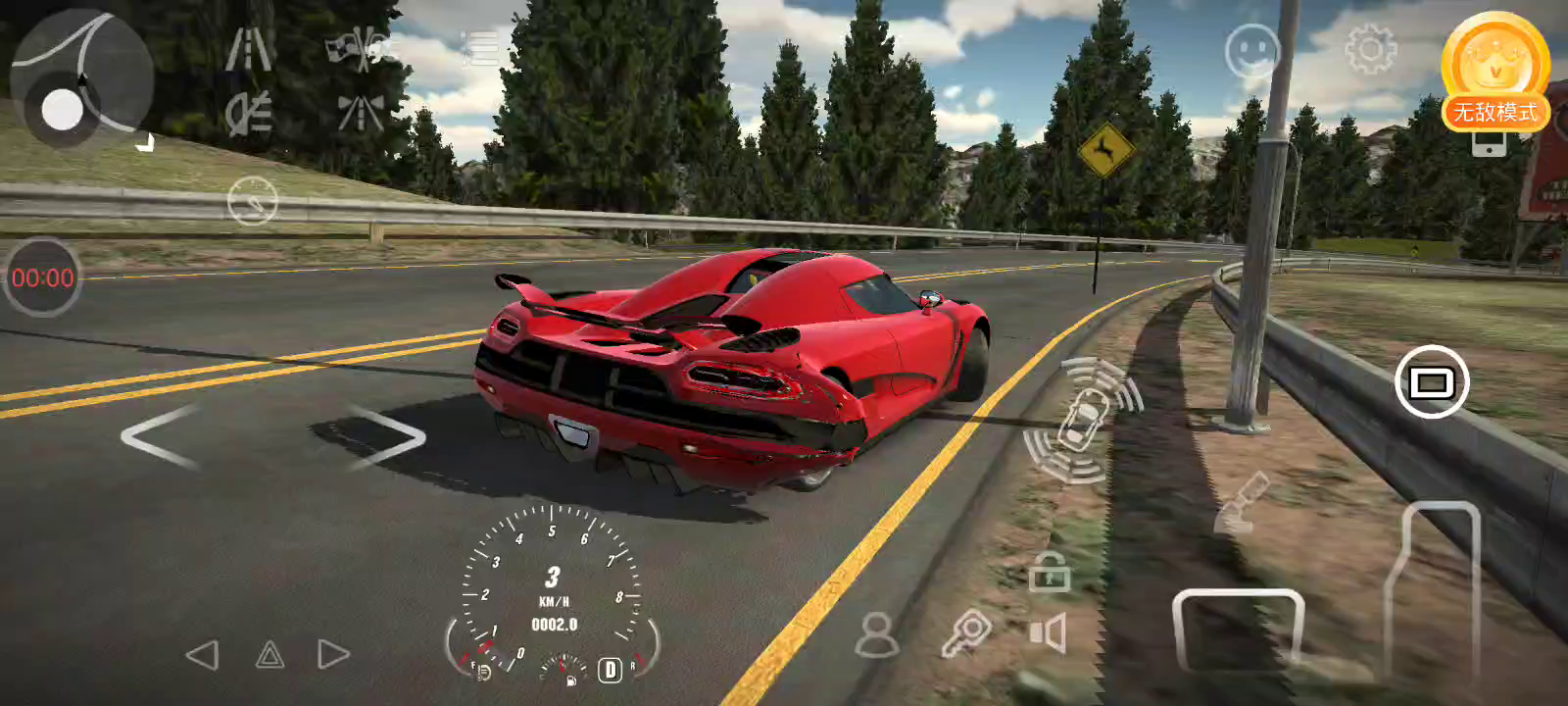Tap the D gear selector

(610, 670)
